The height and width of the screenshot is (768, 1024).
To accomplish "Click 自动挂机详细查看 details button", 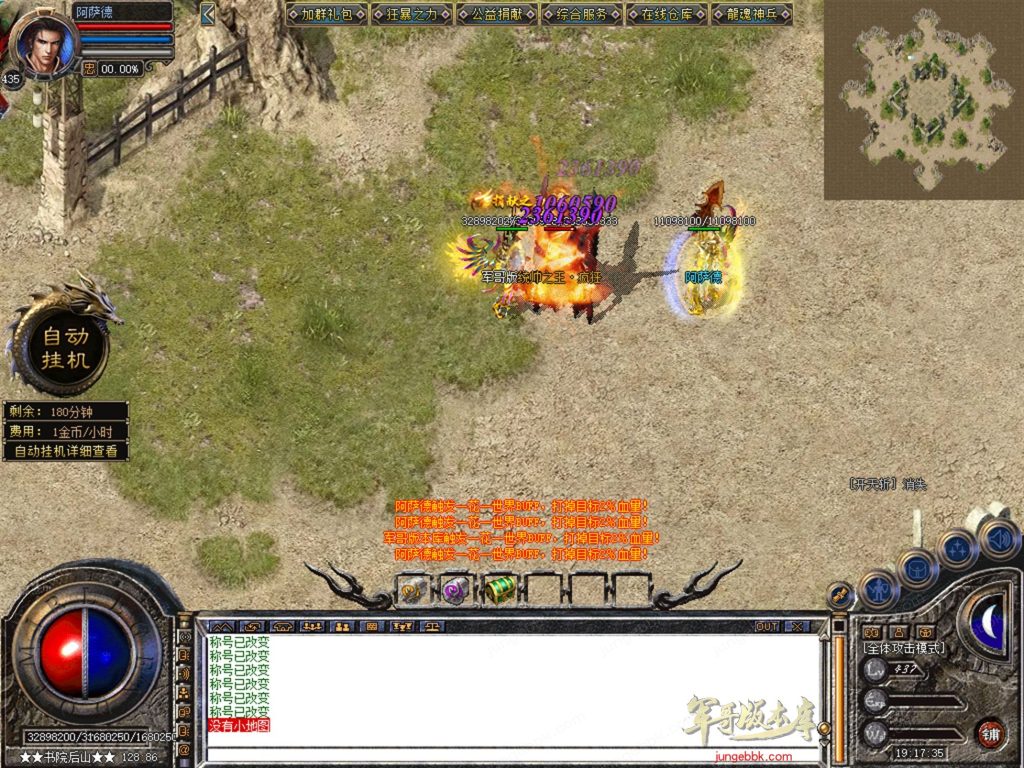I will pos(65,451).
